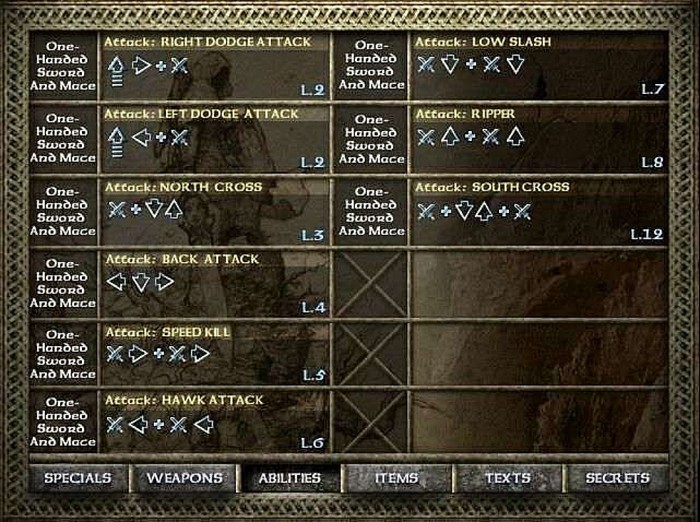Select the Right Dodge Attack entry

pyautogui.click(x=215, y=66)
